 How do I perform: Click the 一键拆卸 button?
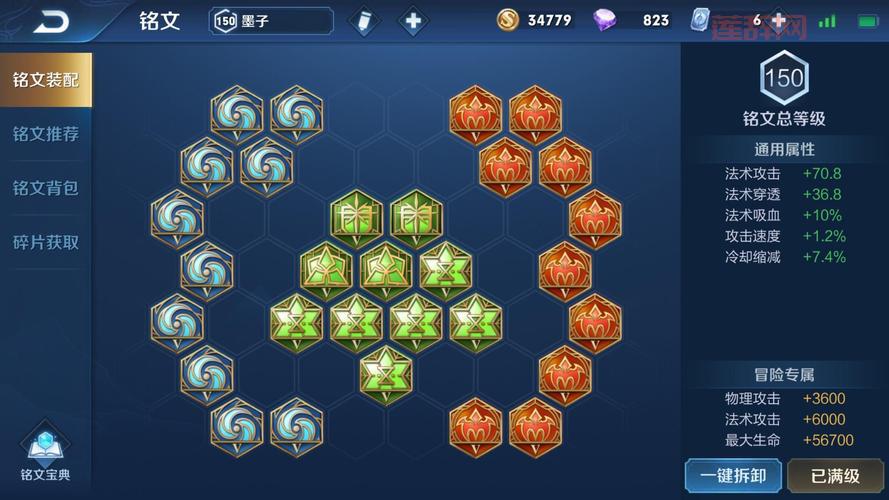click(x=733, y=476)
